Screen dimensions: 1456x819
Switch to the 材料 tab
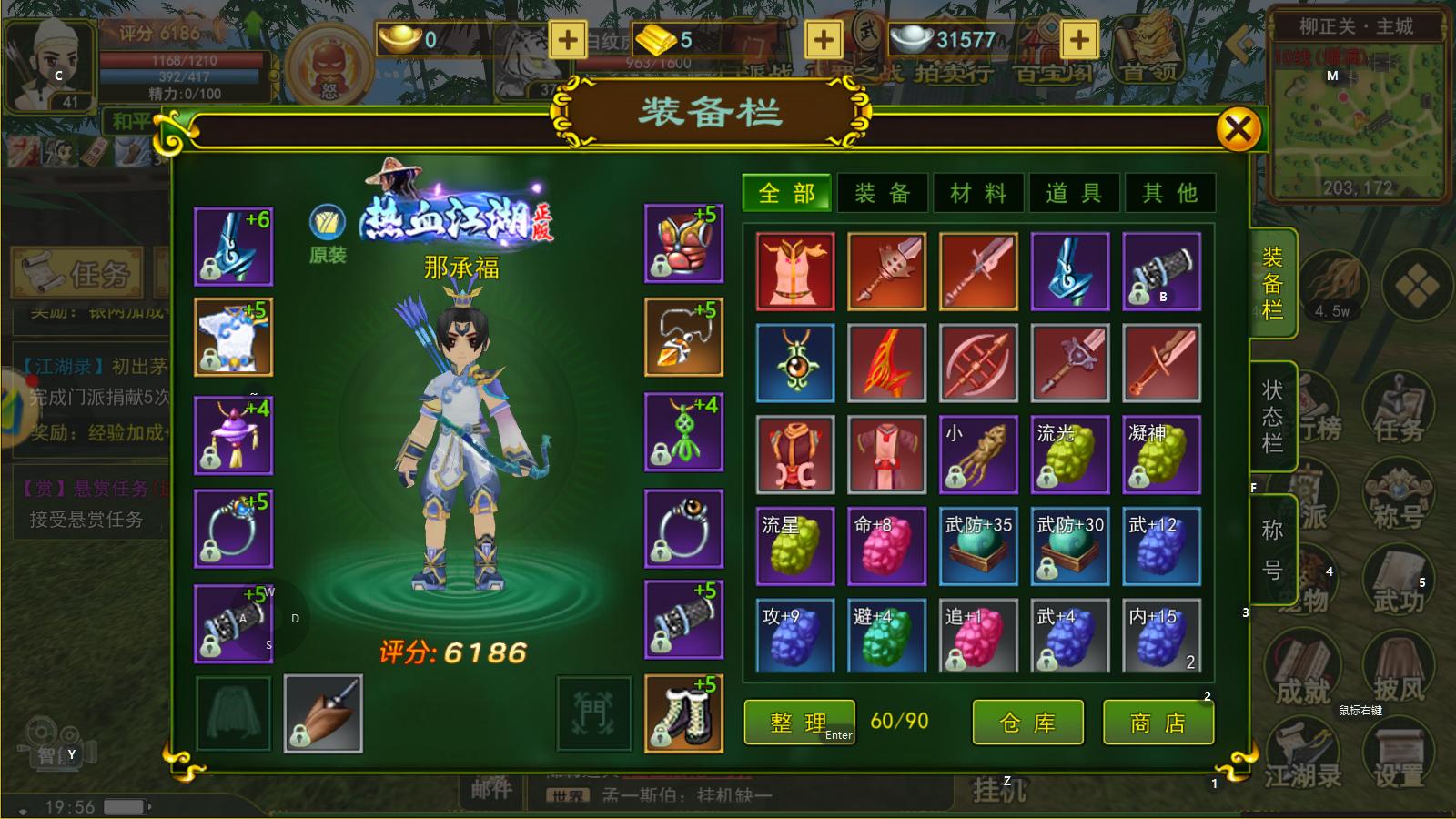tap(978, 193)
